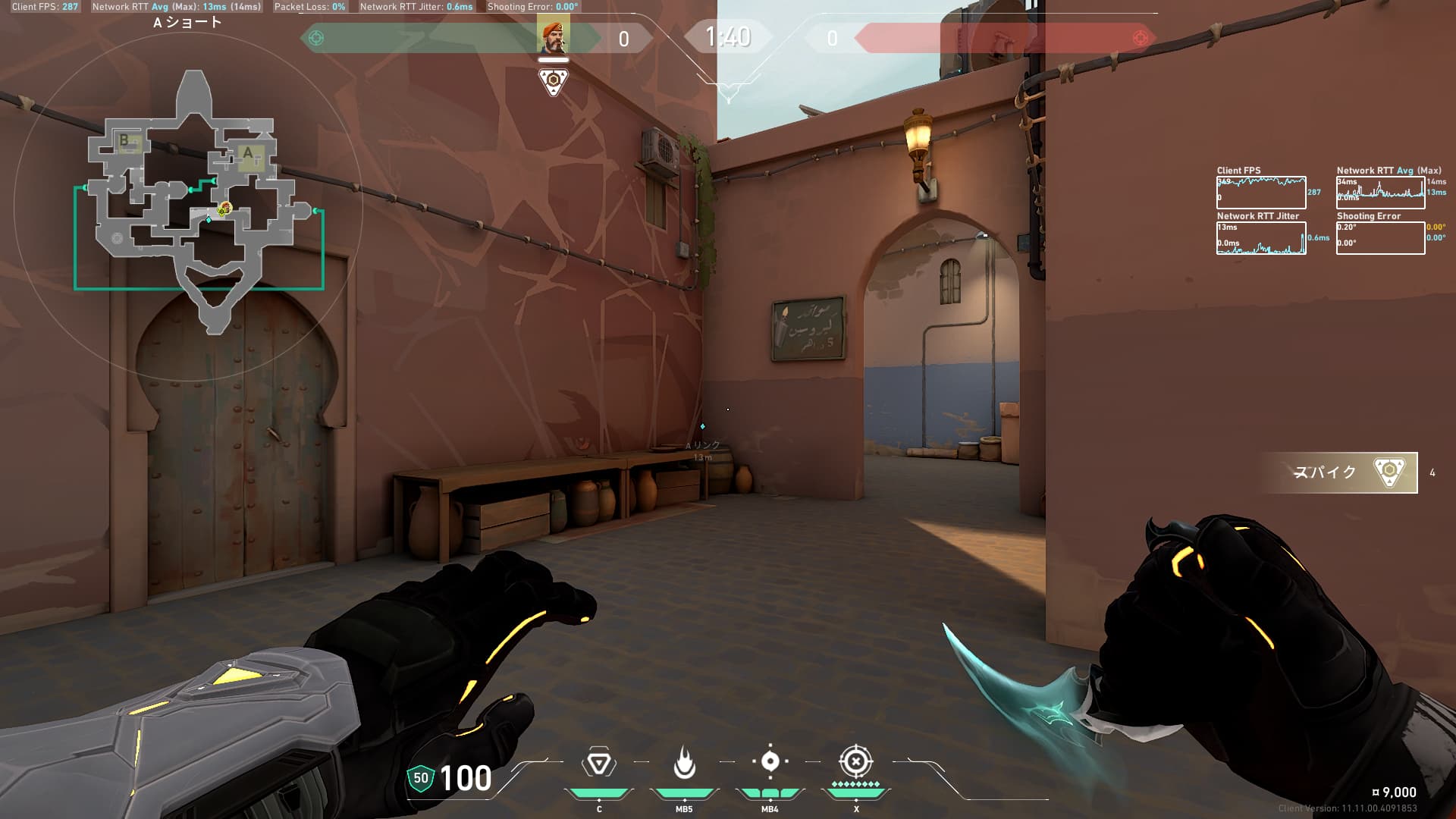Click the Client FPS performance graph
The width and height of the screenshot is (1456, 819).
point(1261,193)
